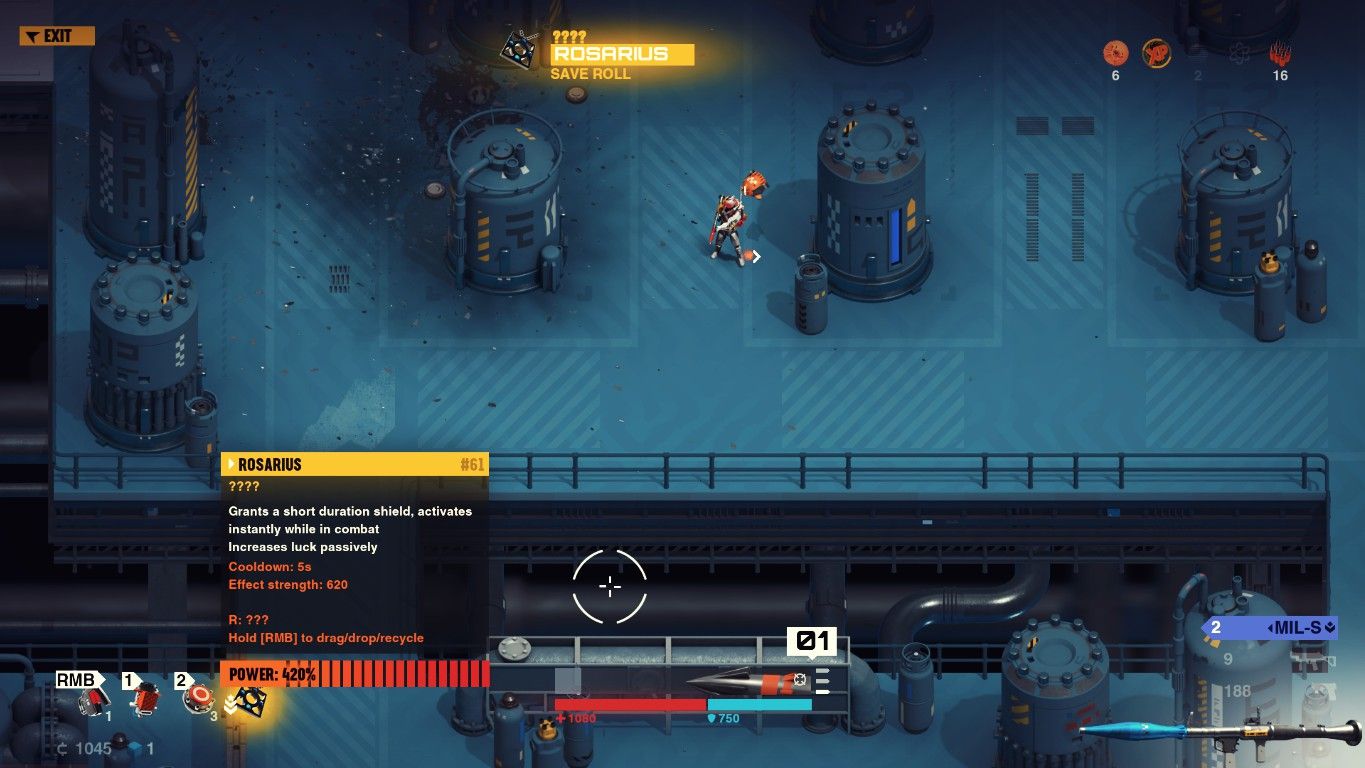
Task: Select the orange splatter status icon
Action: click(x=1115, y=54)
